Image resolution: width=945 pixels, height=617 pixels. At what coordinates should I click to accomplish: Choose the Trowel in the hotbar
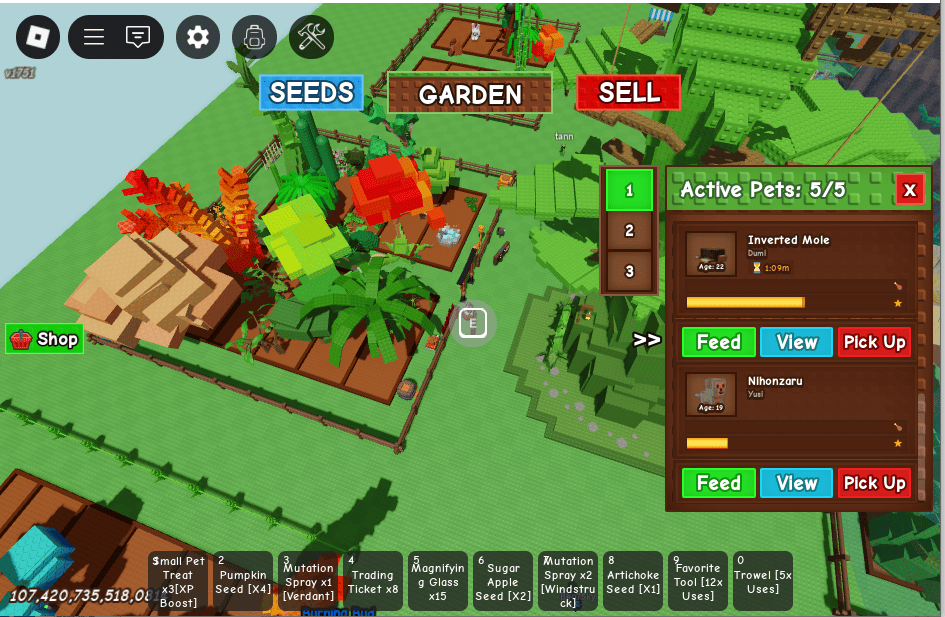coord(762,581)
